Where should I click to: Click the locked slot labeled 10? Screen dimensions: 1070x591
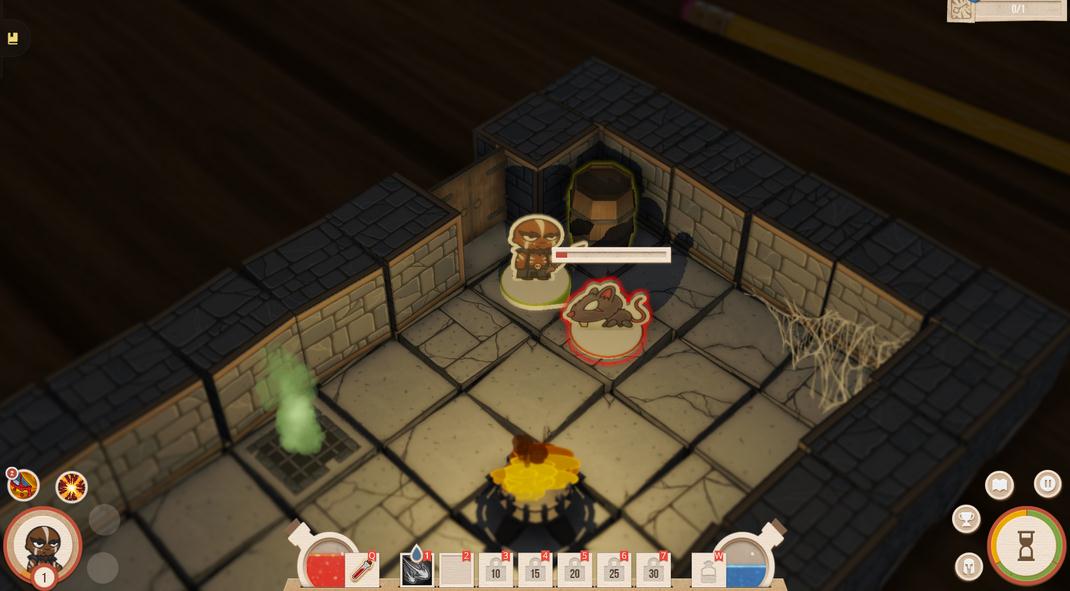coord(495,571)
